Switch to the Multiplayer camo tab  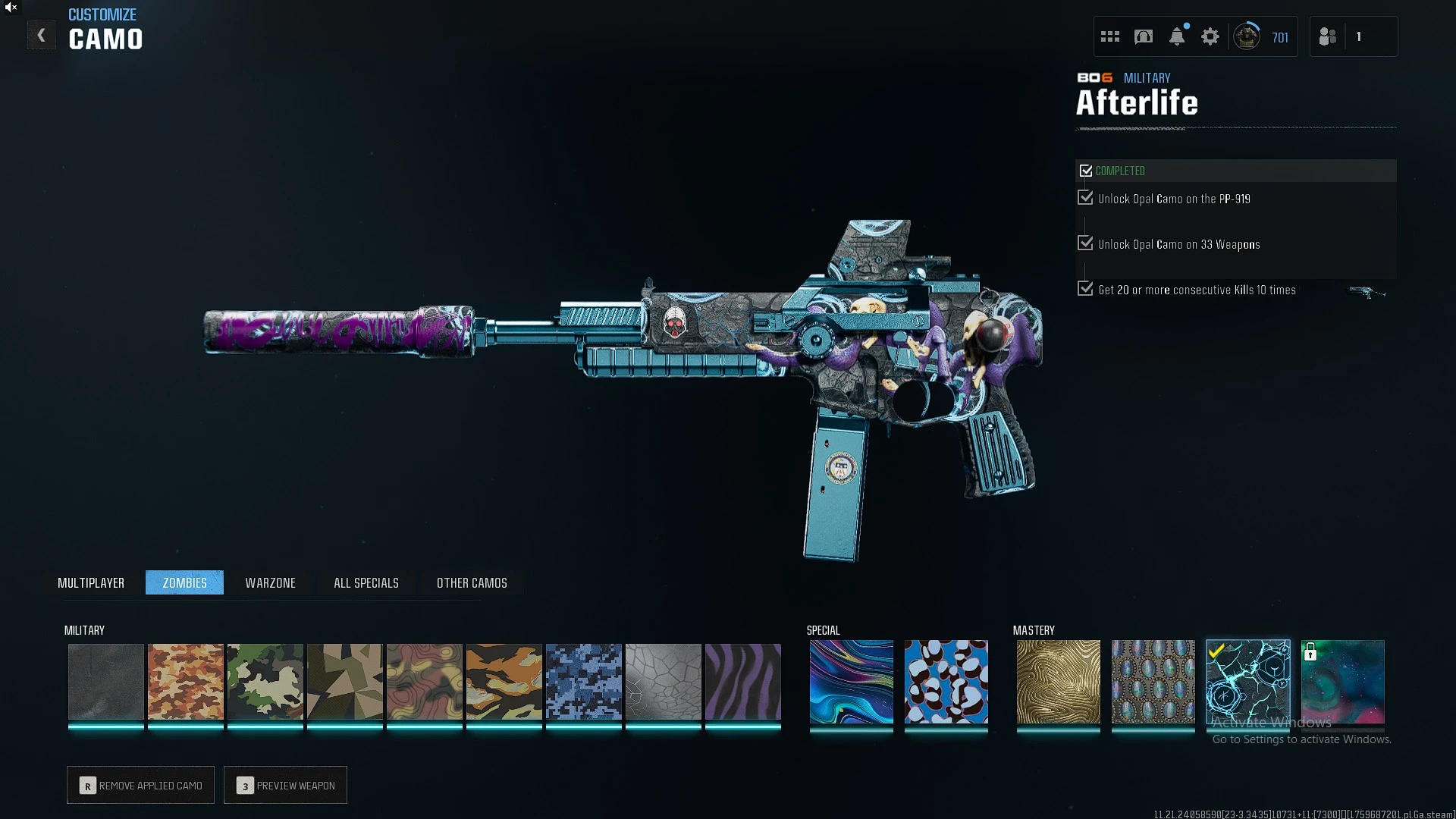tap(91, 582)
